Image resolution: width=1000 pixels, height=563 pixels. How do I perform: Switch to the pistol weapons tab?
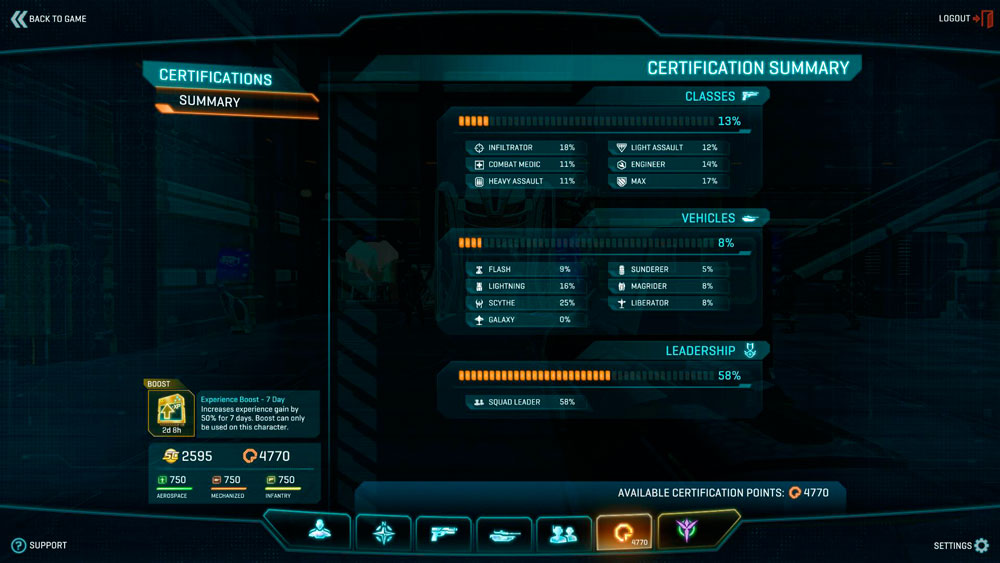[443, 532]
